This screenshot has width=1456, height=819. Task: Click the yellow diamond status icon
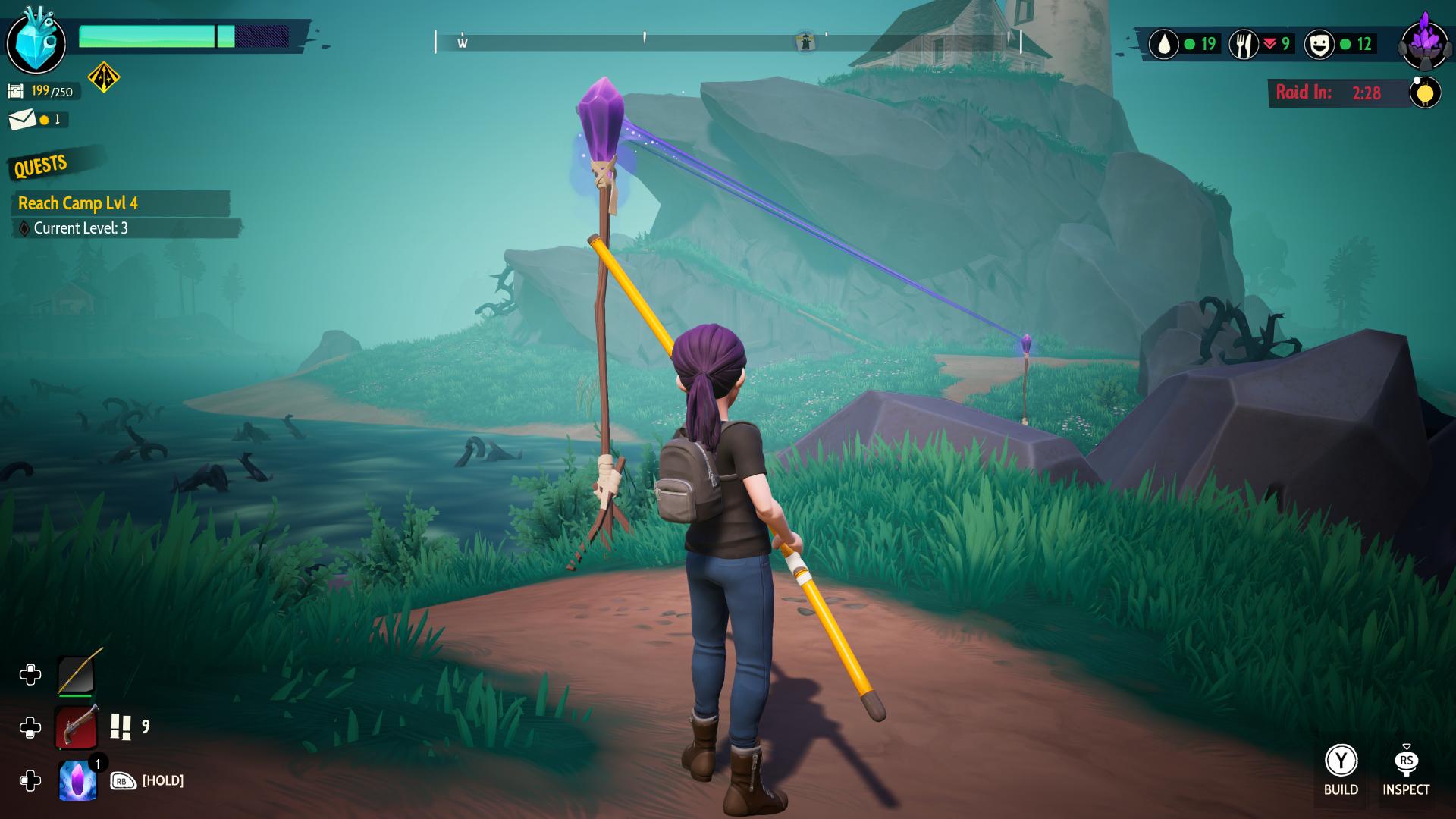pyautogui.click(x=104, y=77)
